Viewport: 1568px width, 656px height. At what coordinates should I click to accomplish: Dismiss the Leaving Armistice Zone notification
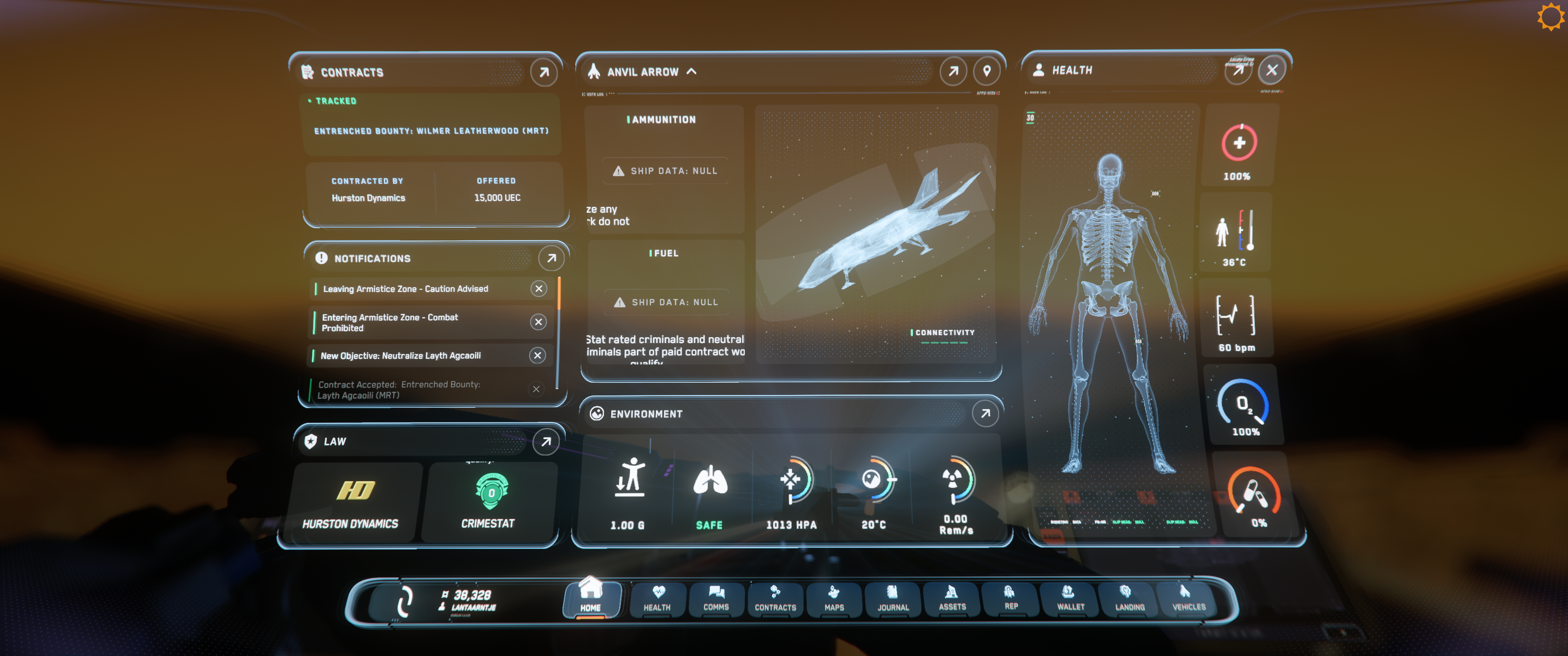click(539, 288)
